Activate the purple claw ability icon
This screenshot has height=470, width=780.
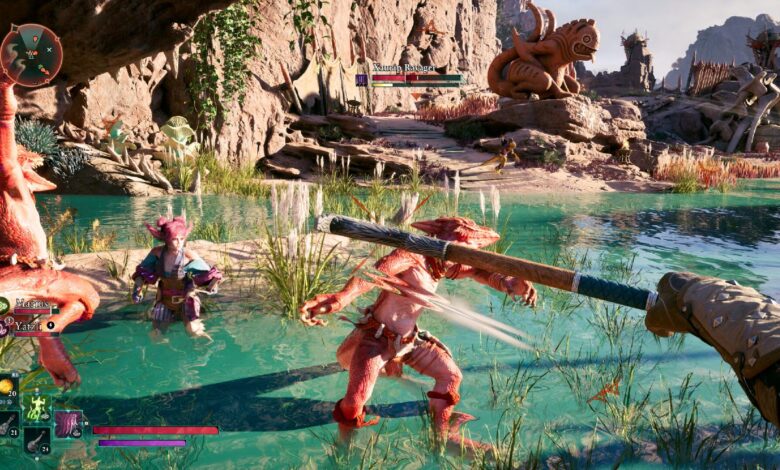[x=68, y=423]
